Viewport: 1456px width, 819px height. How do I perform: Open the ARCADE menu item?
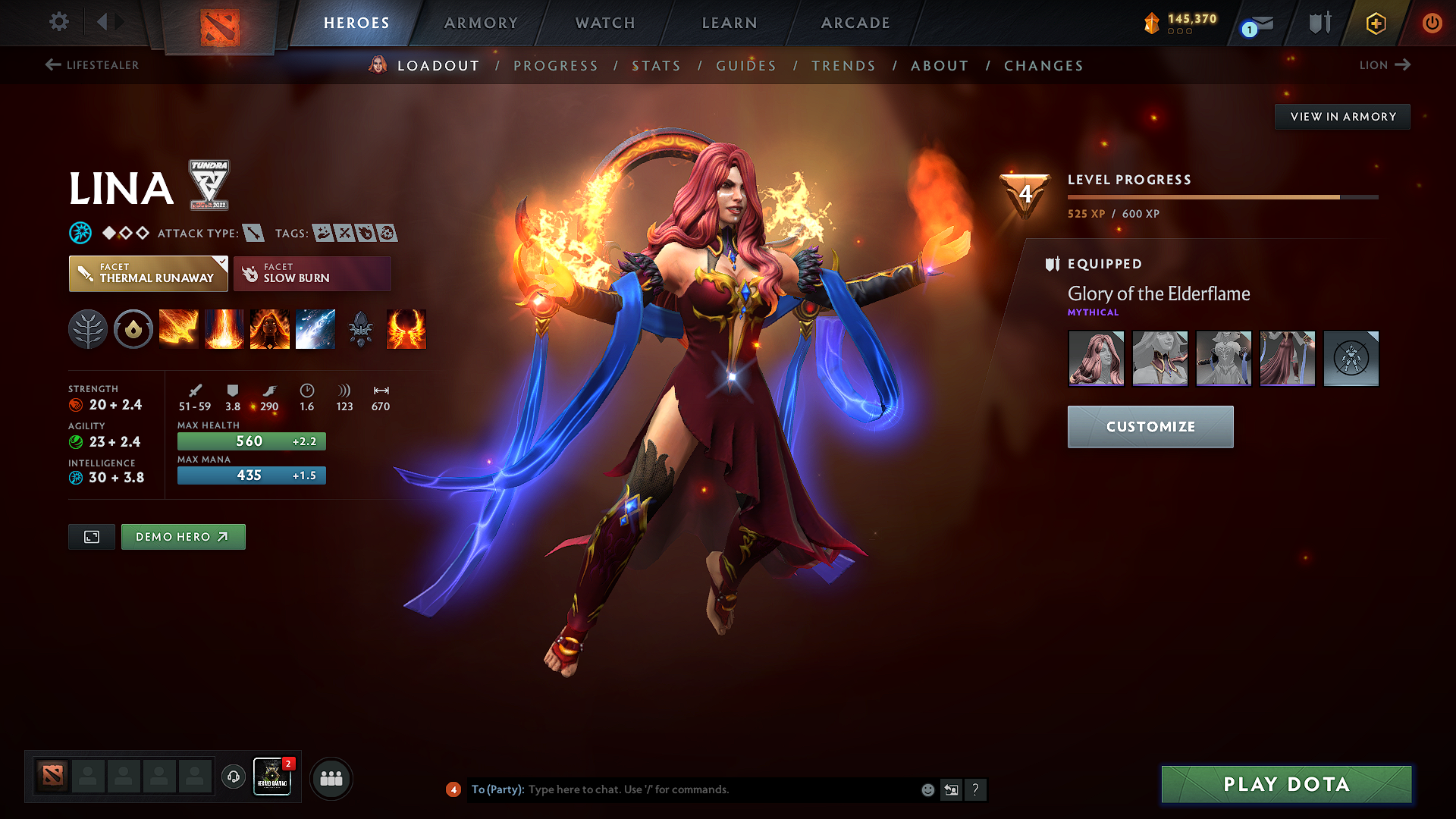pyautogui.click(x=855, y=23)
